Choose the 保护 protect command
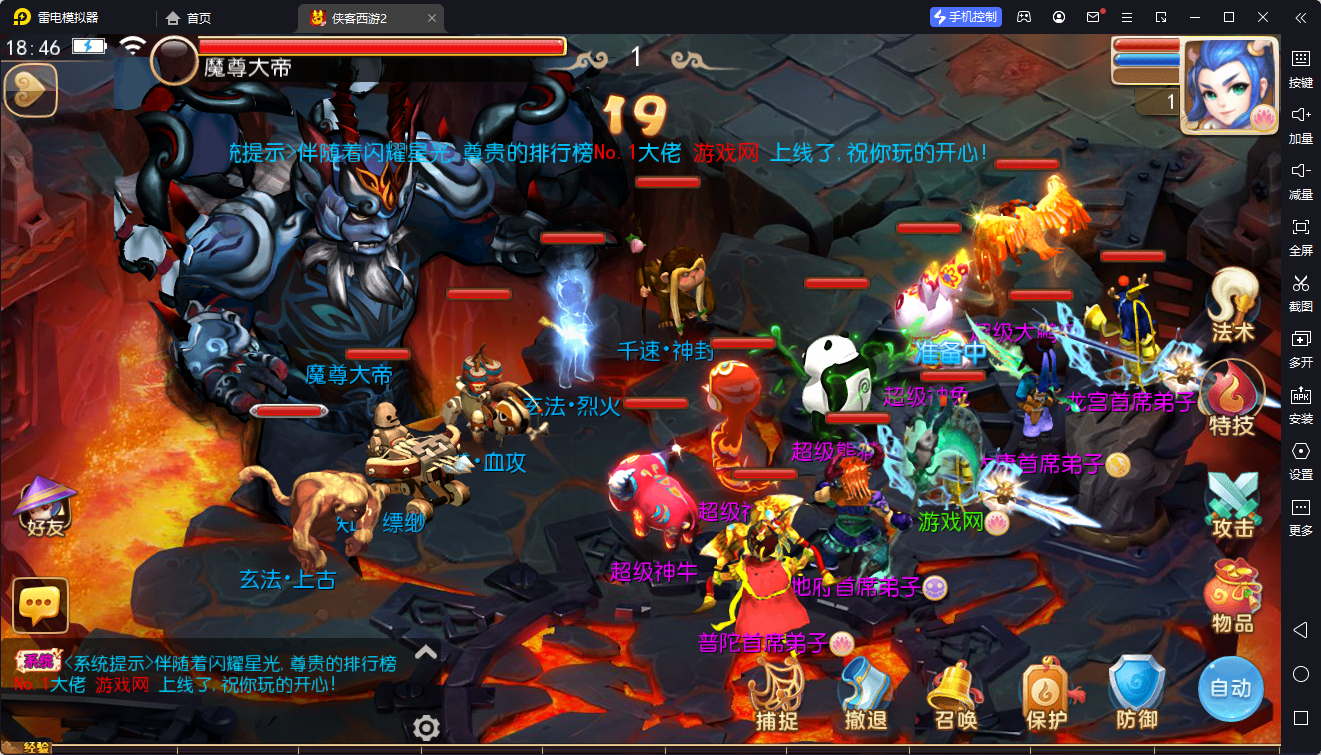This screenshot has height=755, width=1321. tap(1046, 692)
